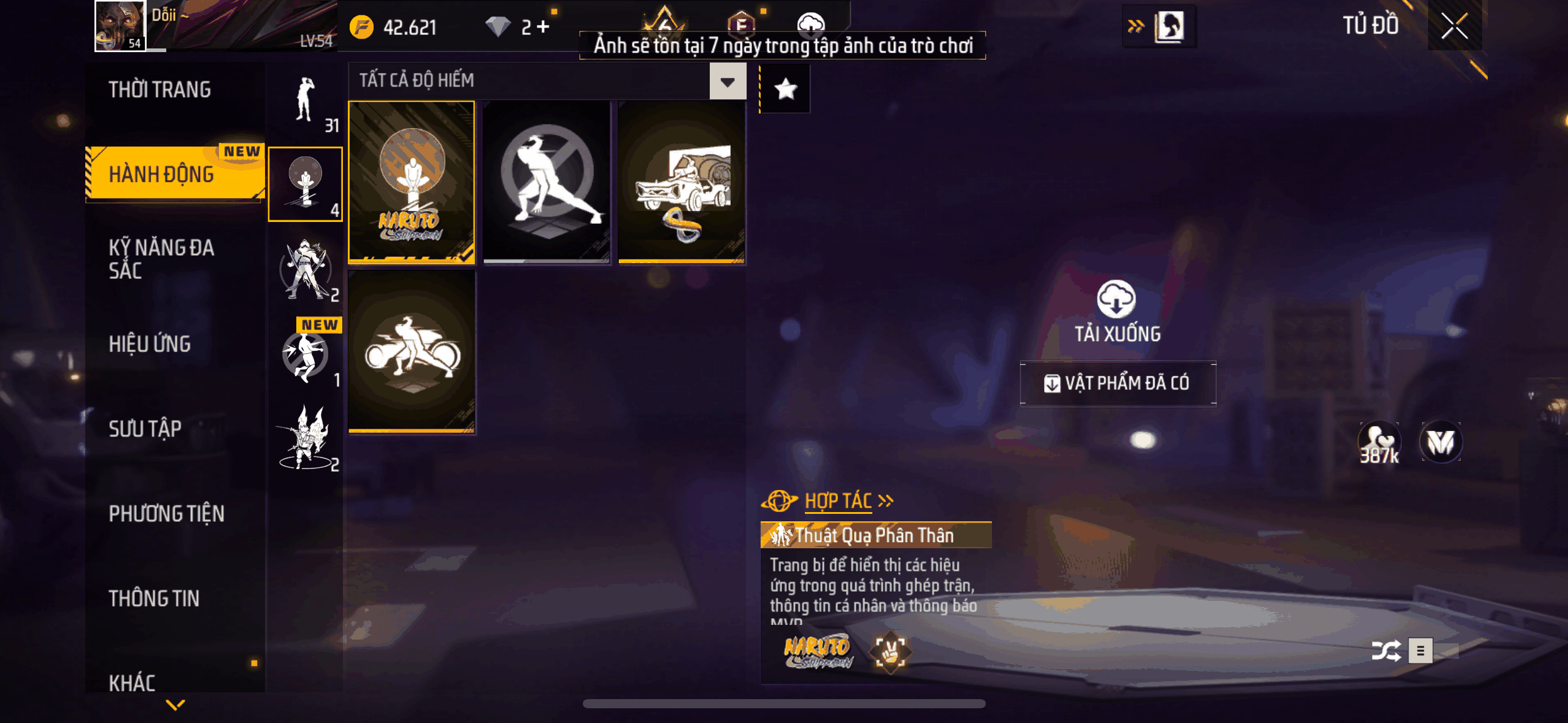Close the Tủ Đồ wardrobe screen

(x=1454, y=26)
